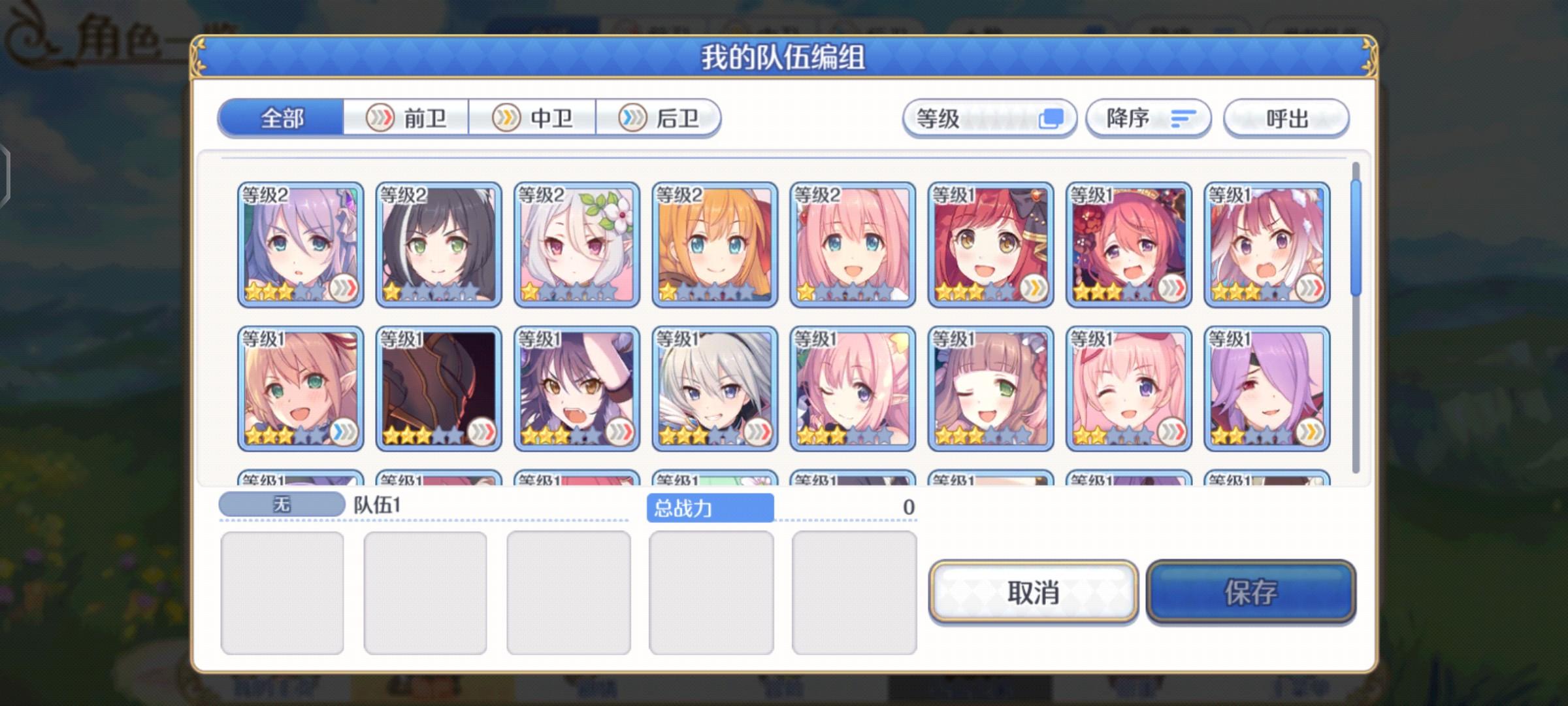
Task: Click the first empty team member slot
Action: coord(284,590)
